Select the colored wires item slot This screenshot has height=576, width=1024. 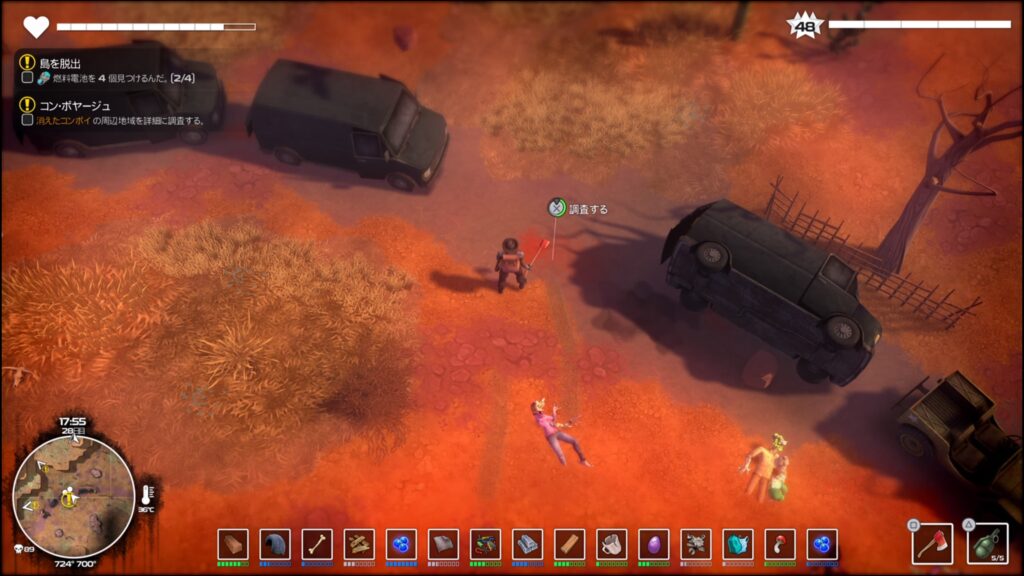click(x=485, y=544)
